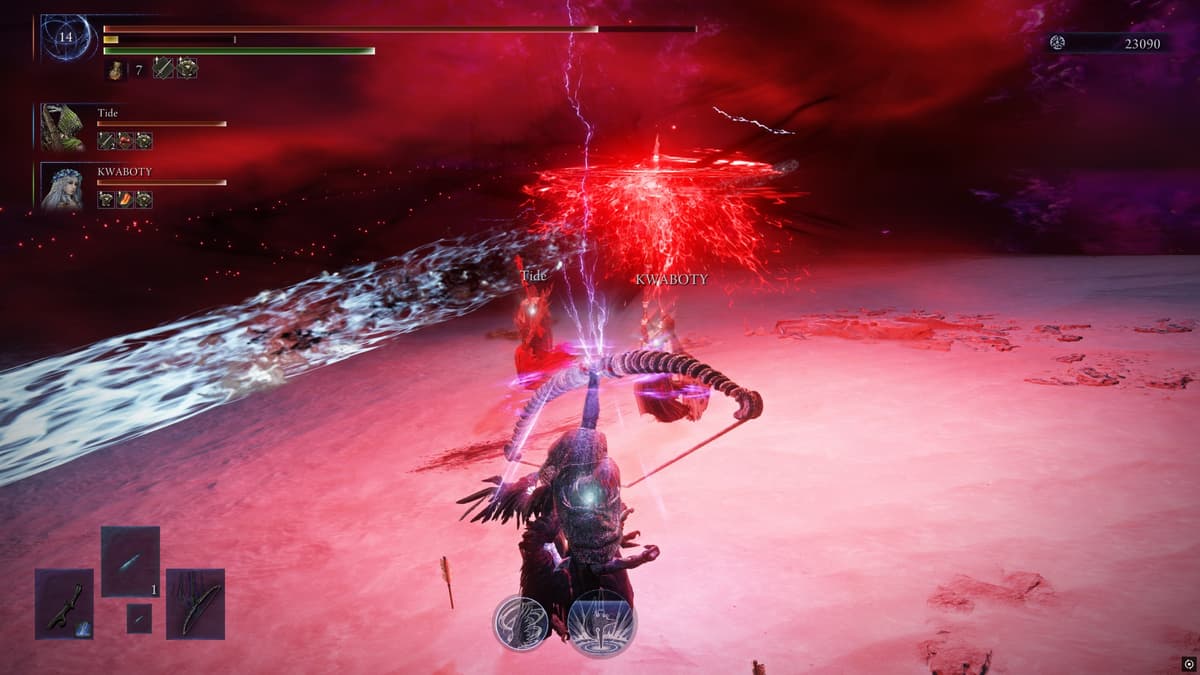The image size is (1200, 675).
Task: Click Tide's hooded portrait
Action: [x=63, y=127]
